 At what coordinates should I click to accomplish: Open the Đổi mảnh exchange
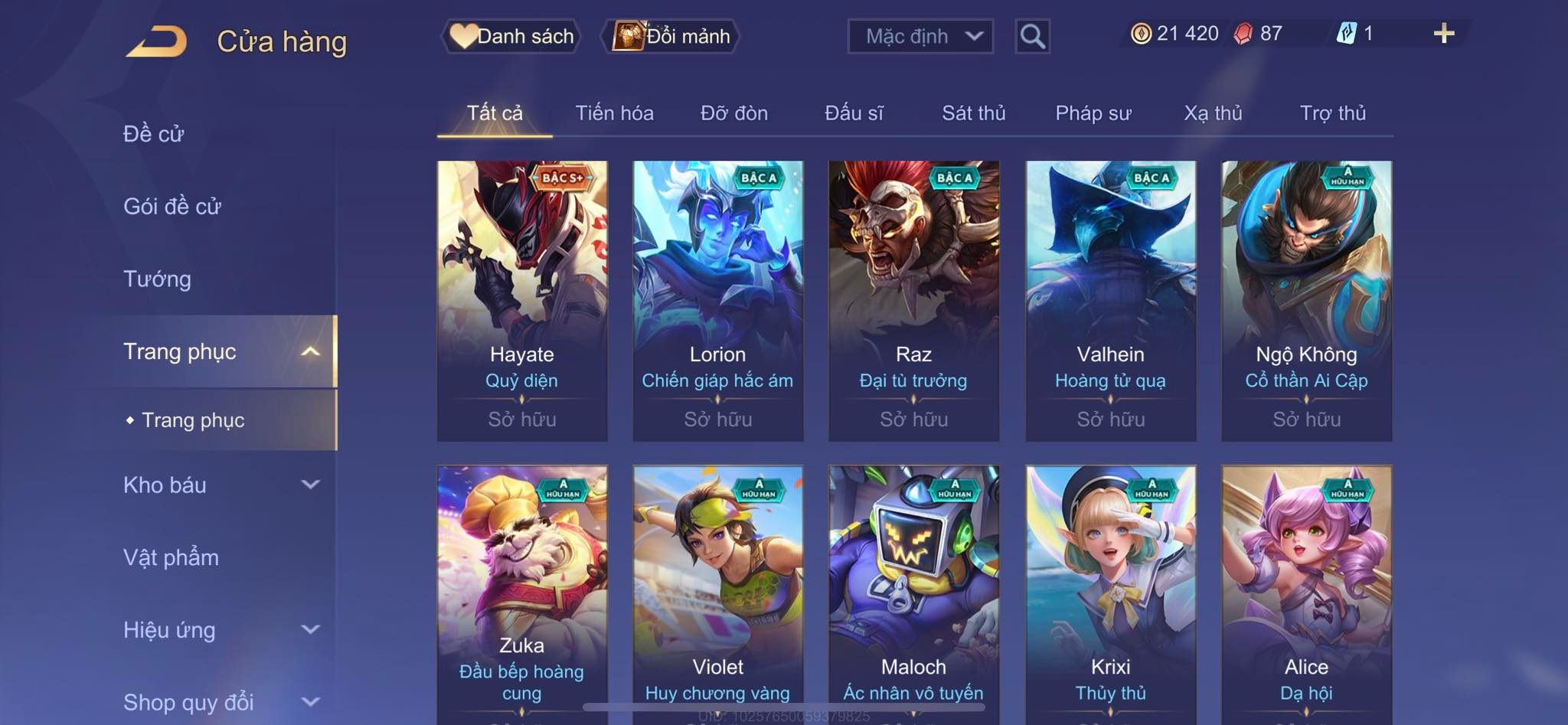pos(672,36)
